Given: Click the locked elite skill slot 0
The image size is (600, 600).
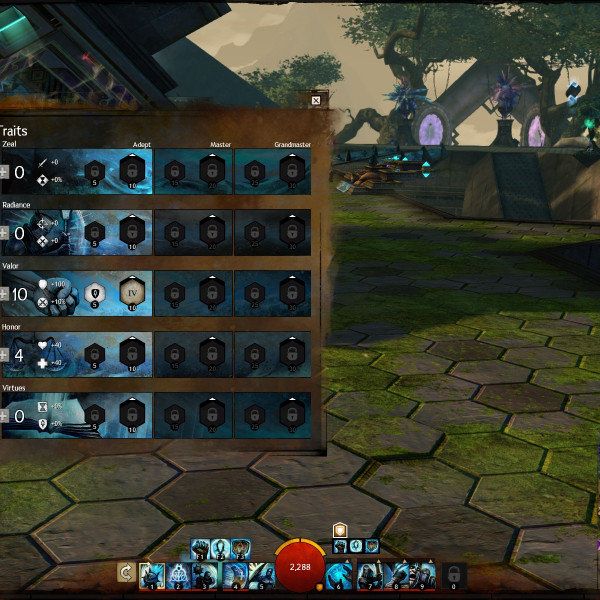Looking at the screenshot, I should point(454,573).
